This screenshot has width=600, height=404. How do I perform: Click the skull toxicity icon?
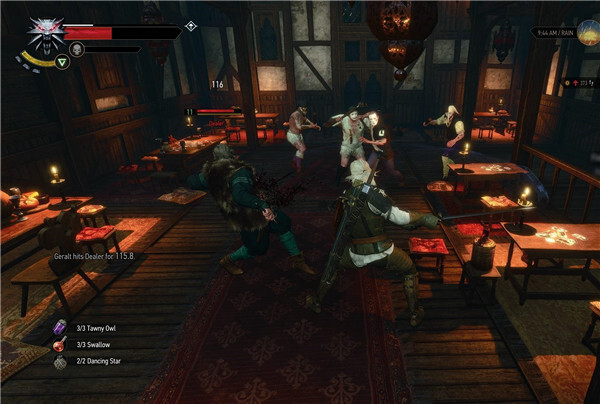[76, 48]
